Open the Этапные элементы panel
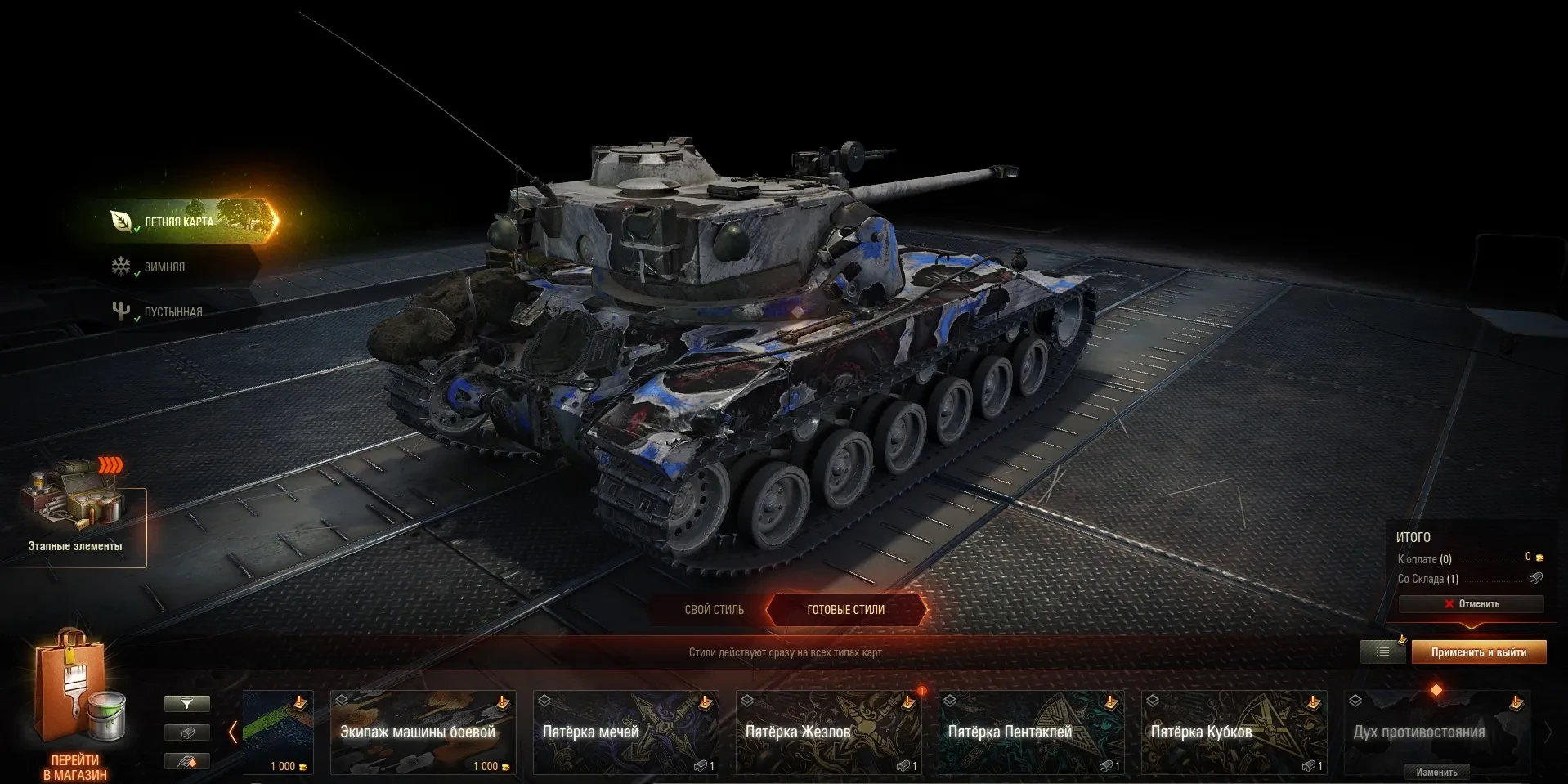Viewport: 1568px width, 784px height. (x=75, y=515)
